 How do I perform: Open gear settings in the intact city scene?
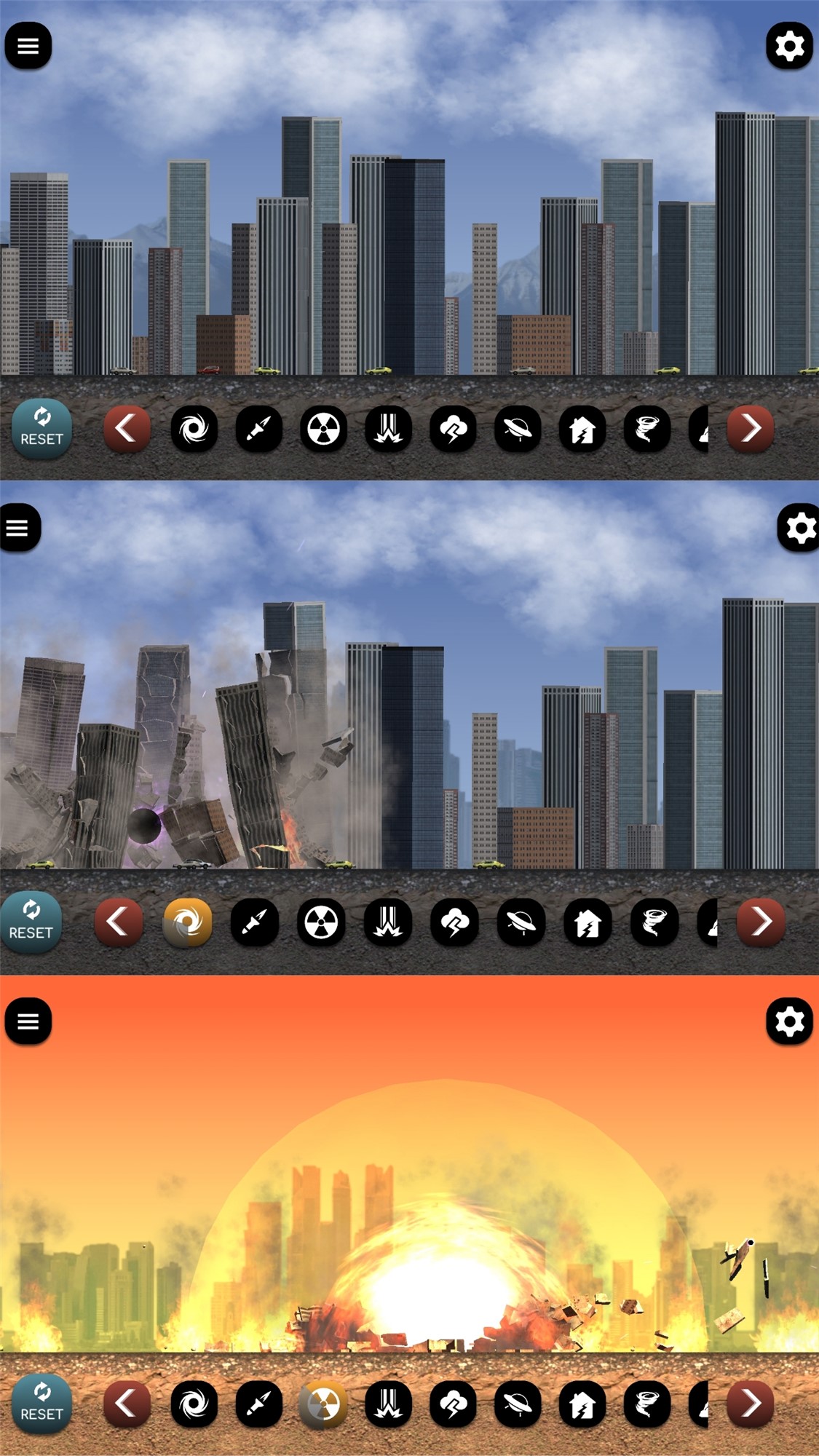click(x=789, y=46)
